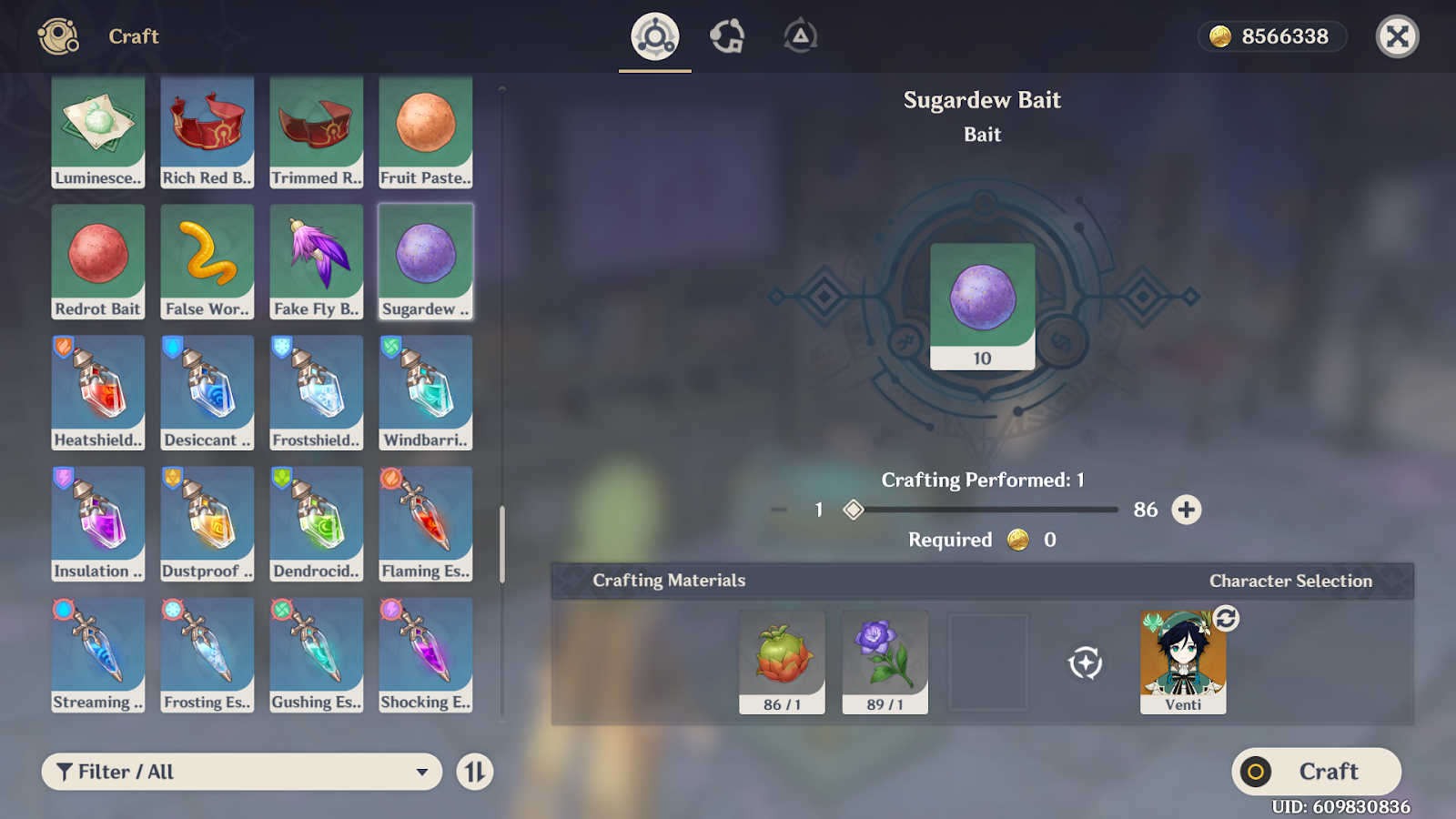Pick the Frostshield Potion recipe
The height and width of the screenshot is (819, 1456).
pyautogui.click(x=317, y=392)
